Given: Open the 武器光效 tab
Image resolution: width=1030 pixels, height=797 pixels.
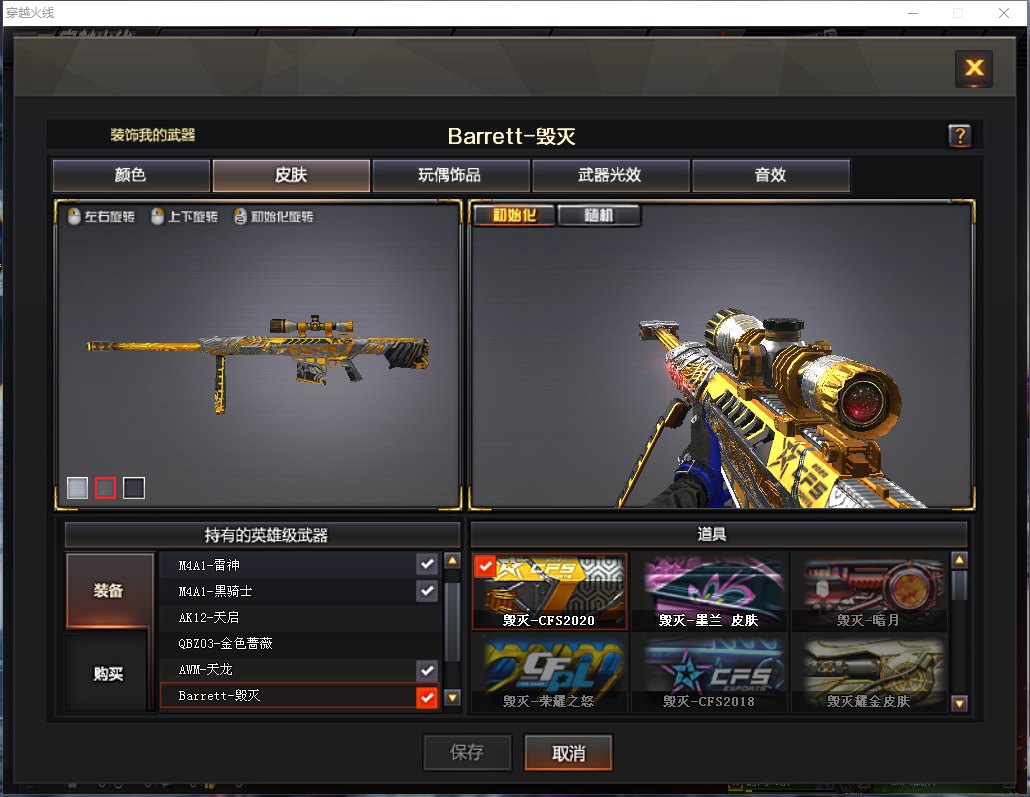Looking at the screenshot, I should tap(610, 175).
